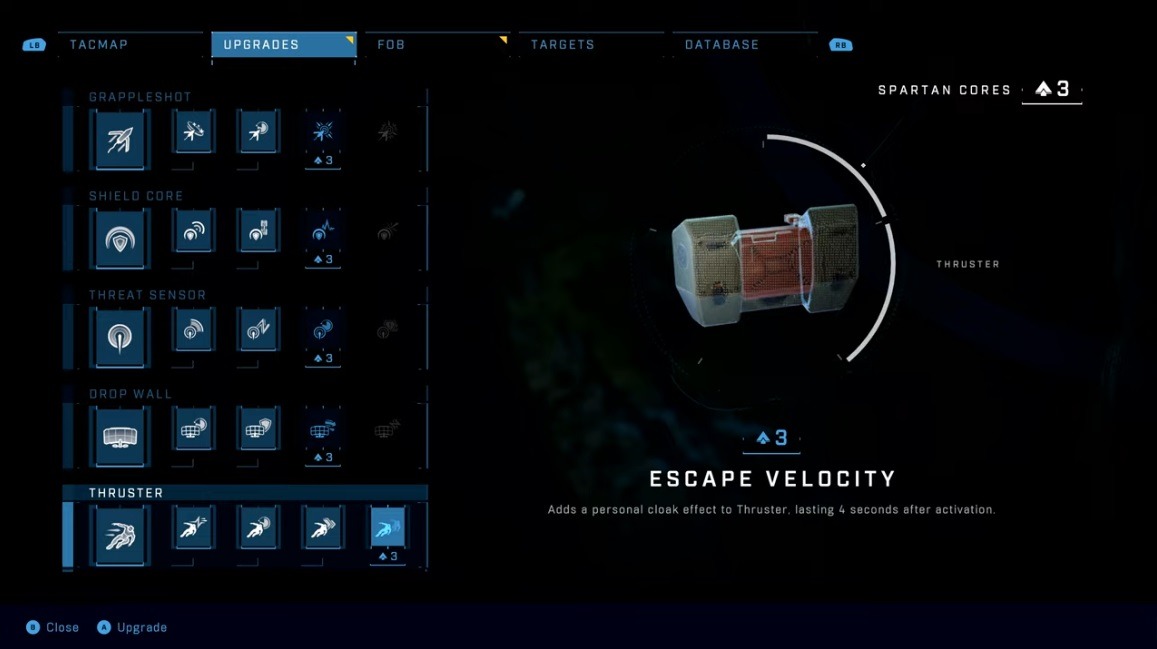Open the DATABASE tab

[721, 45]
